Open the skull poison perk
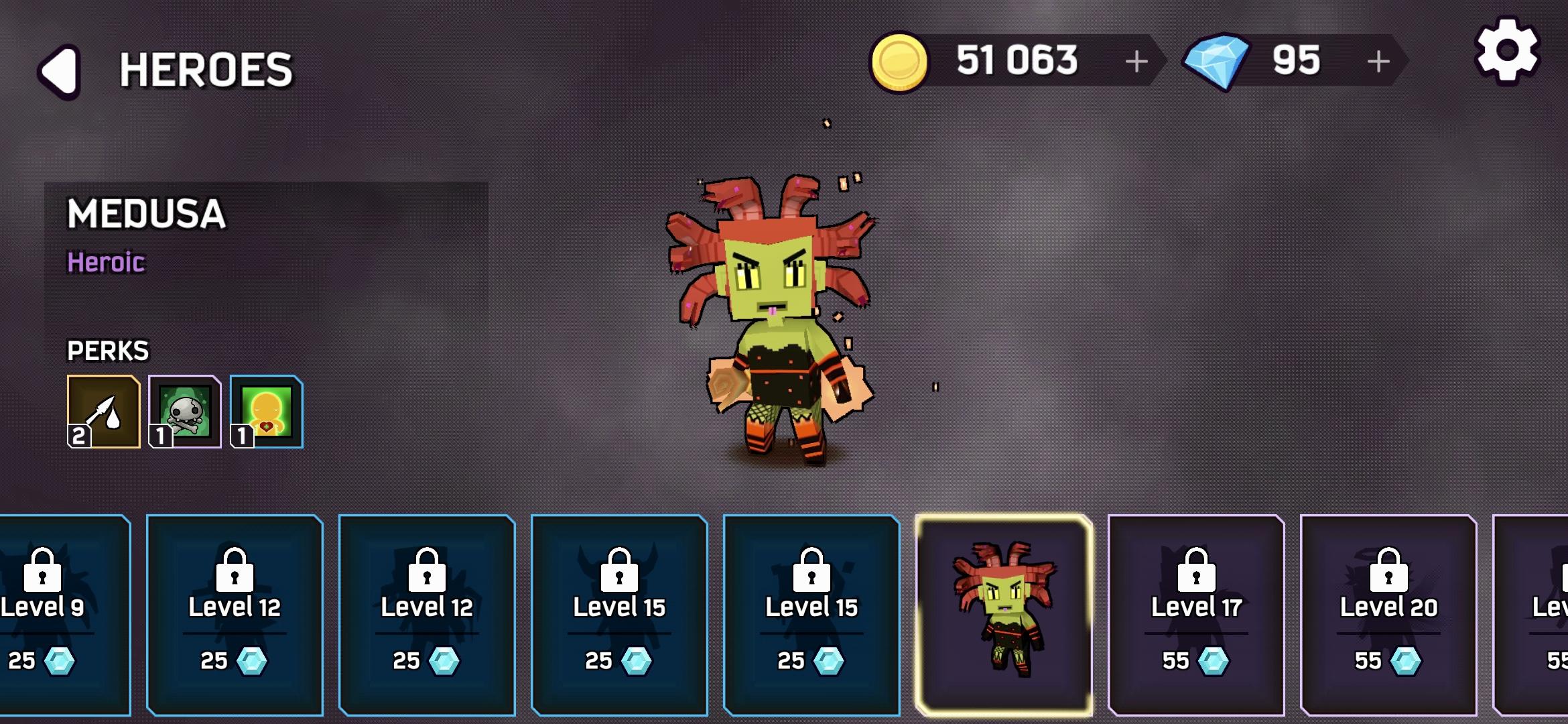 coord(184,412)
